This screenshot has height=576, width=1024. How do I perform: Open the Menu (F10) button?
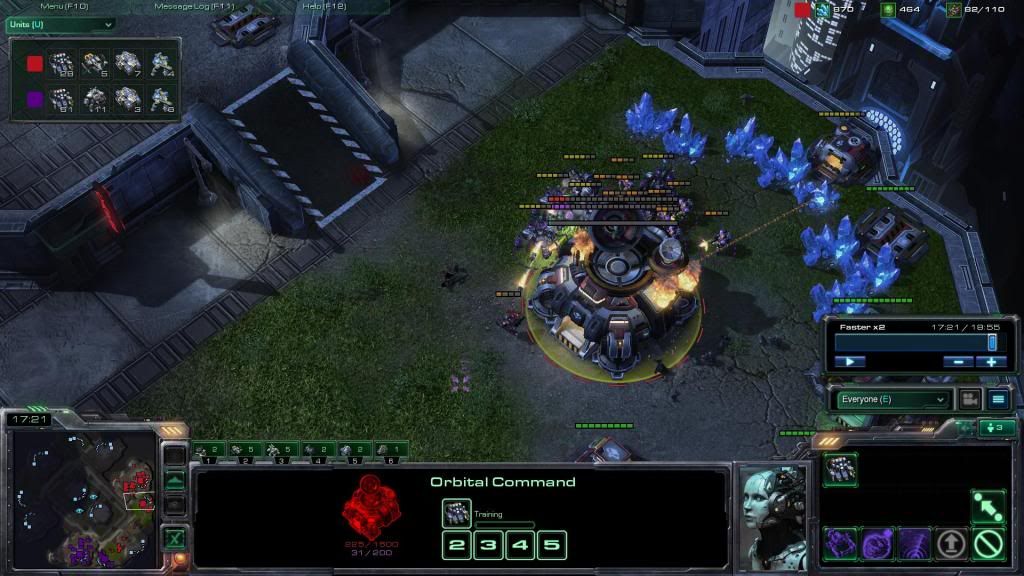64,7
